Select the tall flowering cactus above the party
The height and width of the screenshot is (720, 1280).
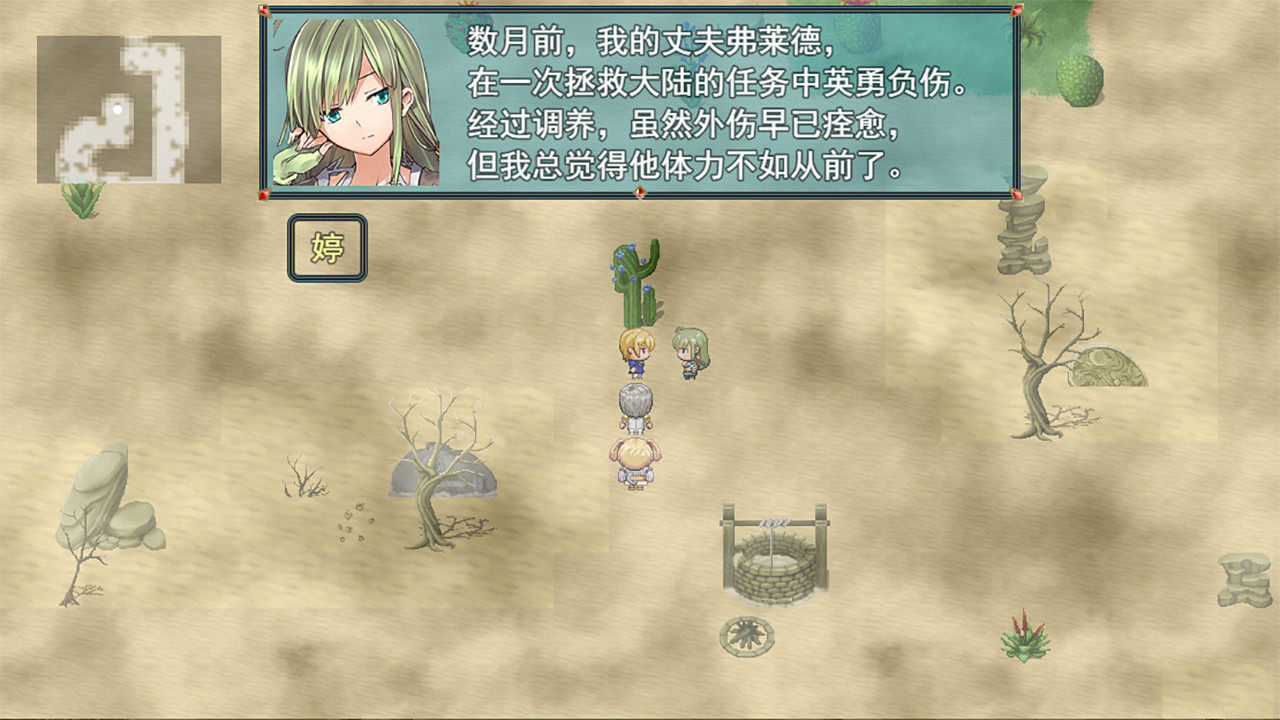(x=633, y=280)
